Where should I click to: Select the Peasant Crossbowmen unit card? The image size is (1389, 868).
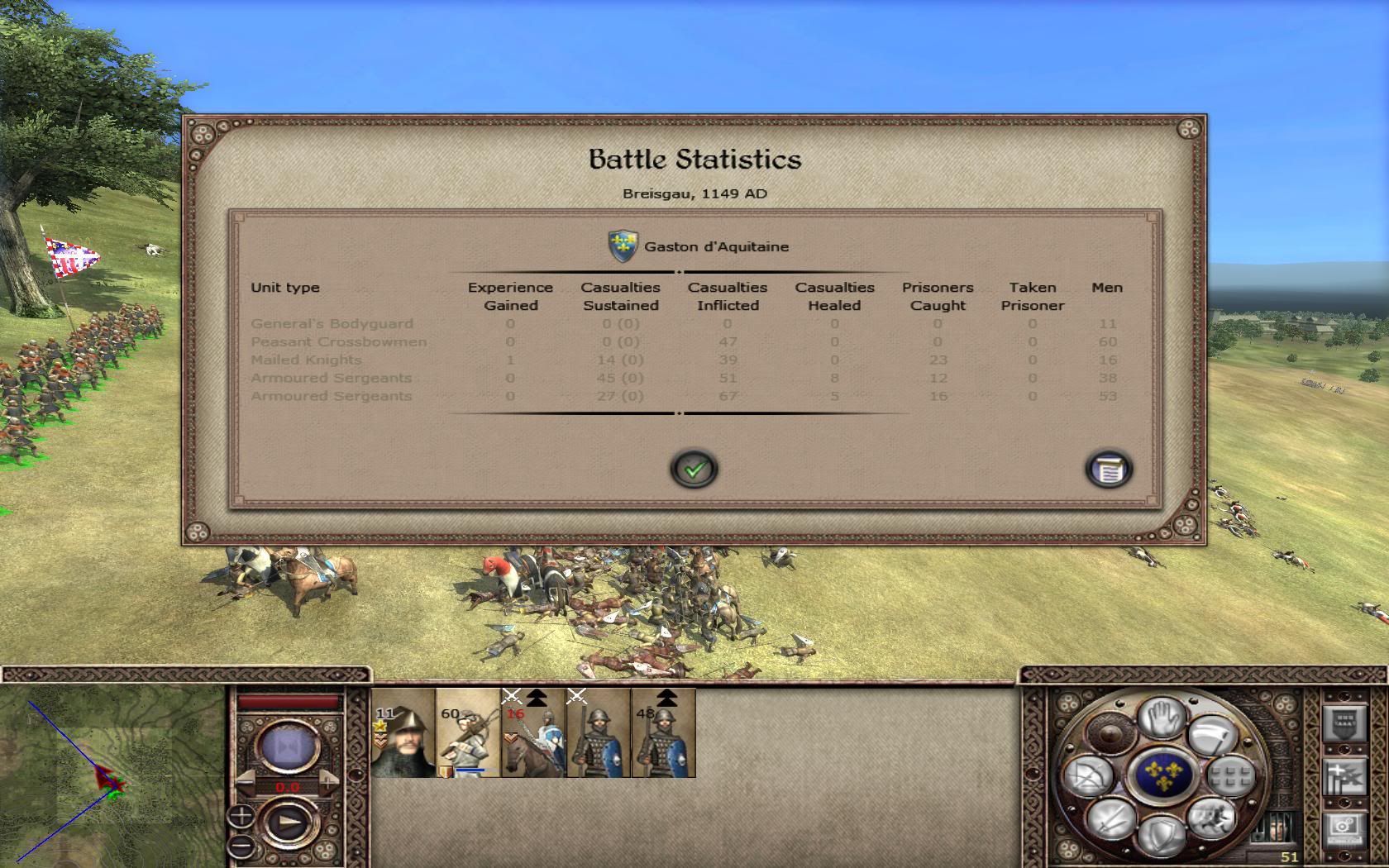pos(468,732)
